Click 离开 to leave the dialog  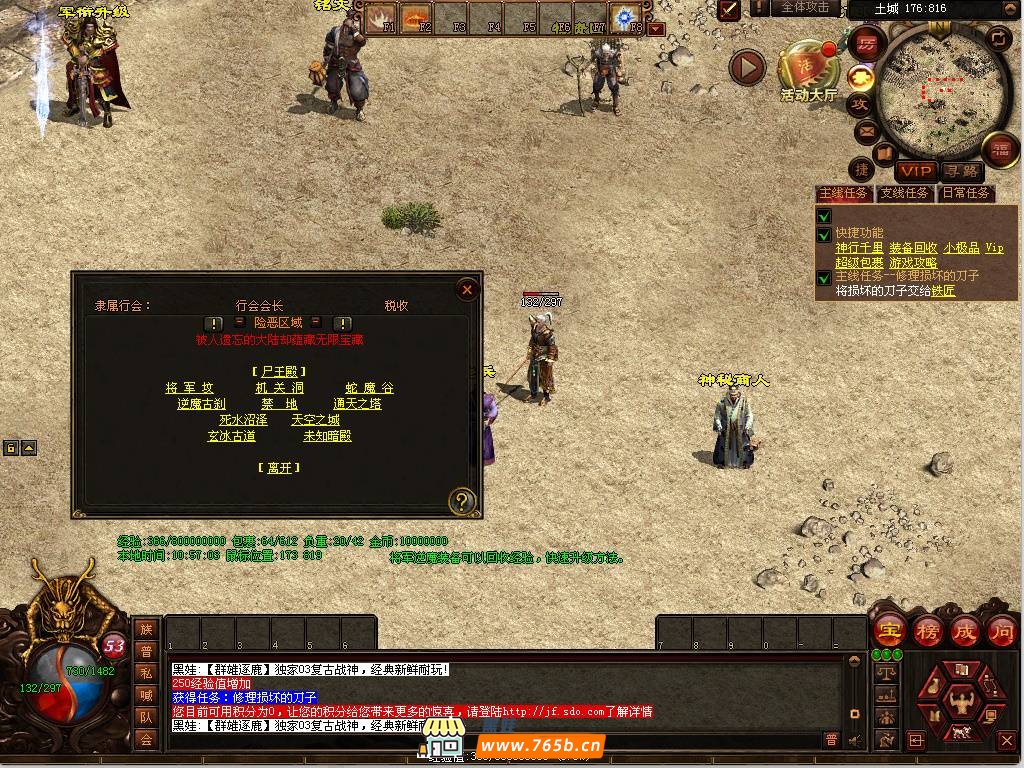click(279, 467)
